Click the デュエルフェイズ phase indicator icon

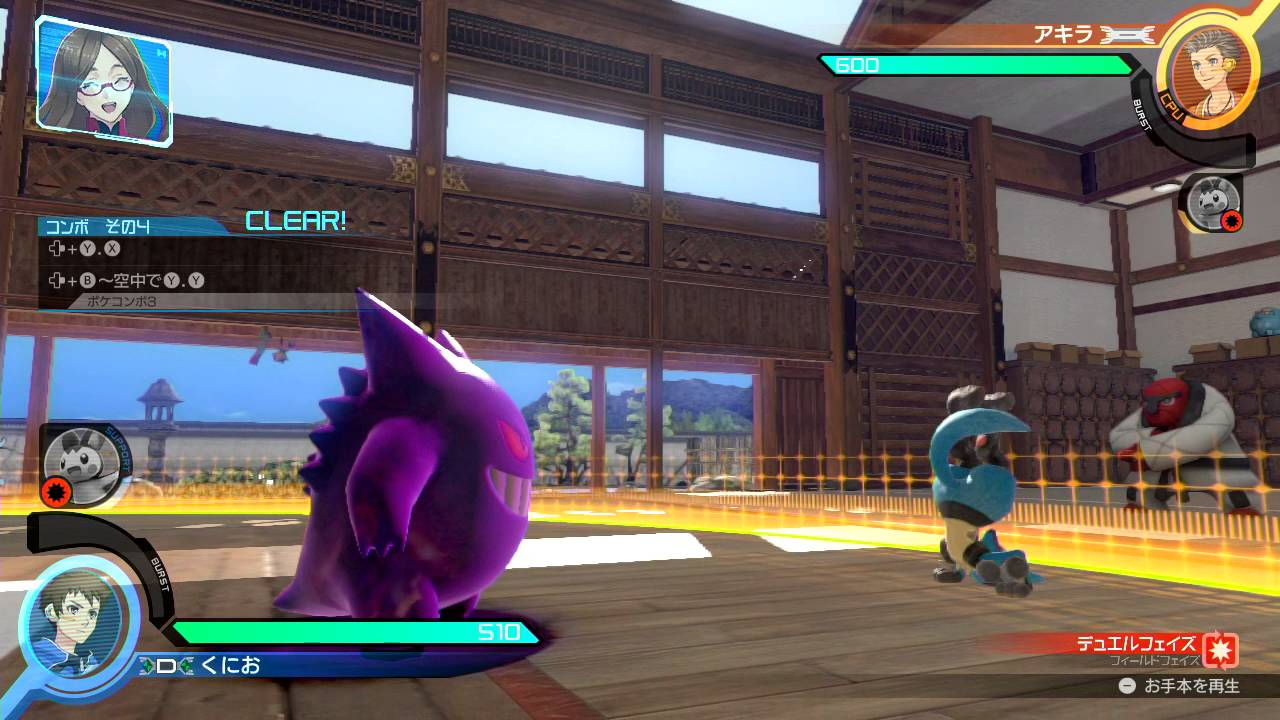pyautogui.click(x=1220, y=649)
